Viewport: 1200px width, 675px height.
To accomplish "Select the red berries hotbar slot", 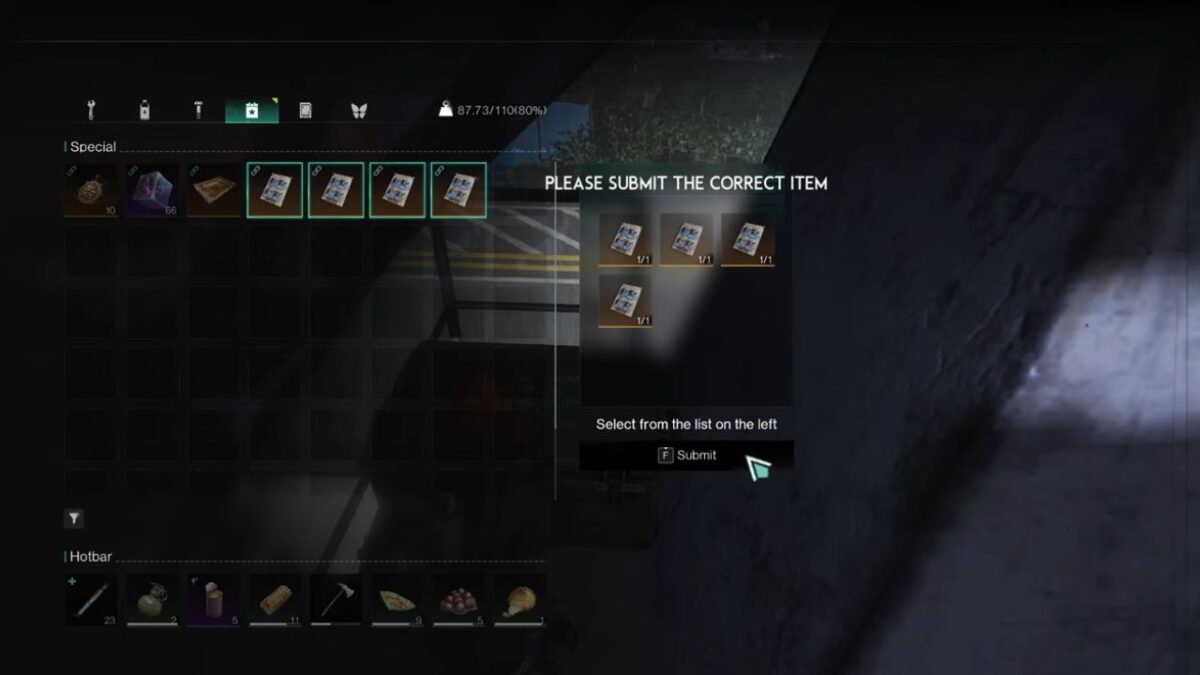I will (459, 600).
